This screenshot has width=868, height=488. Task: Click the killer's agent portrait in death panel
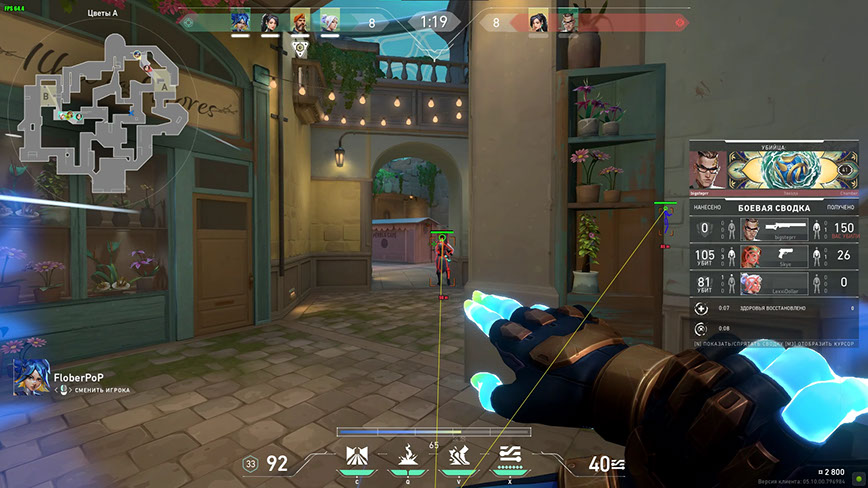coord(708,169)
